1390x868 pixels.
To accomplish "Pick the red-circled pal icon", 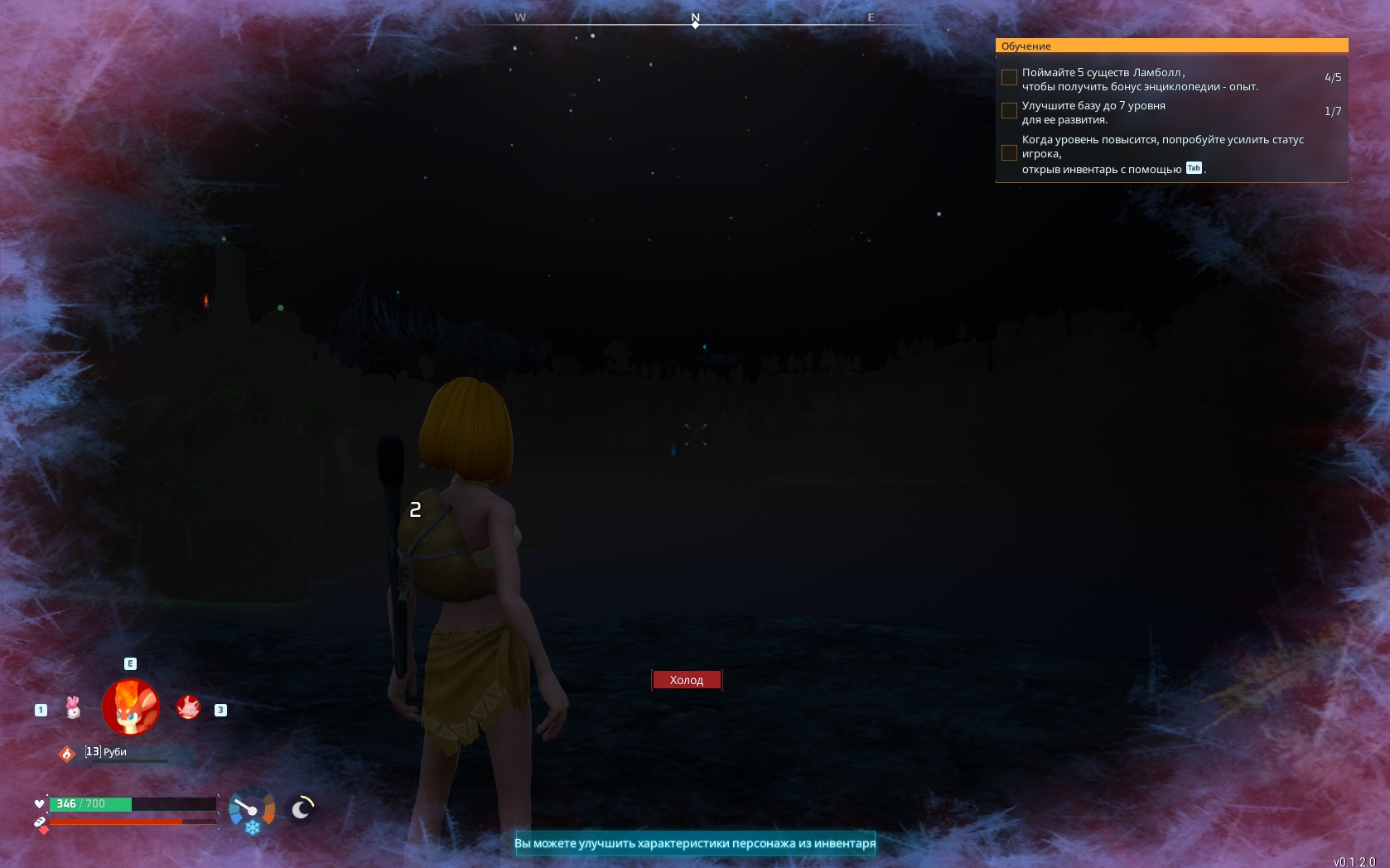I will (x=189, y=707).
